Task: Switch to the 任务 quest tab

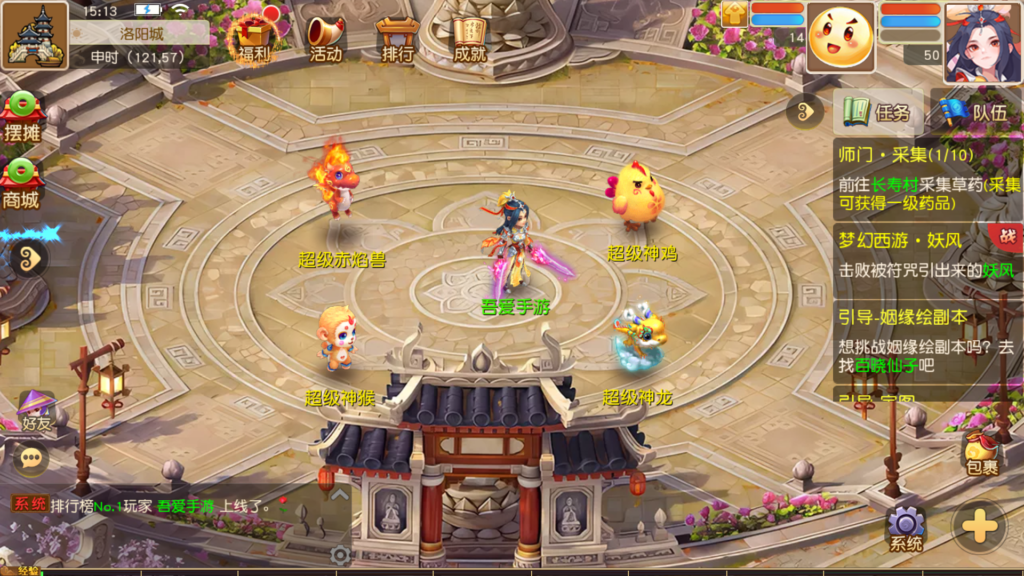Action: click(x=878, y=112)
